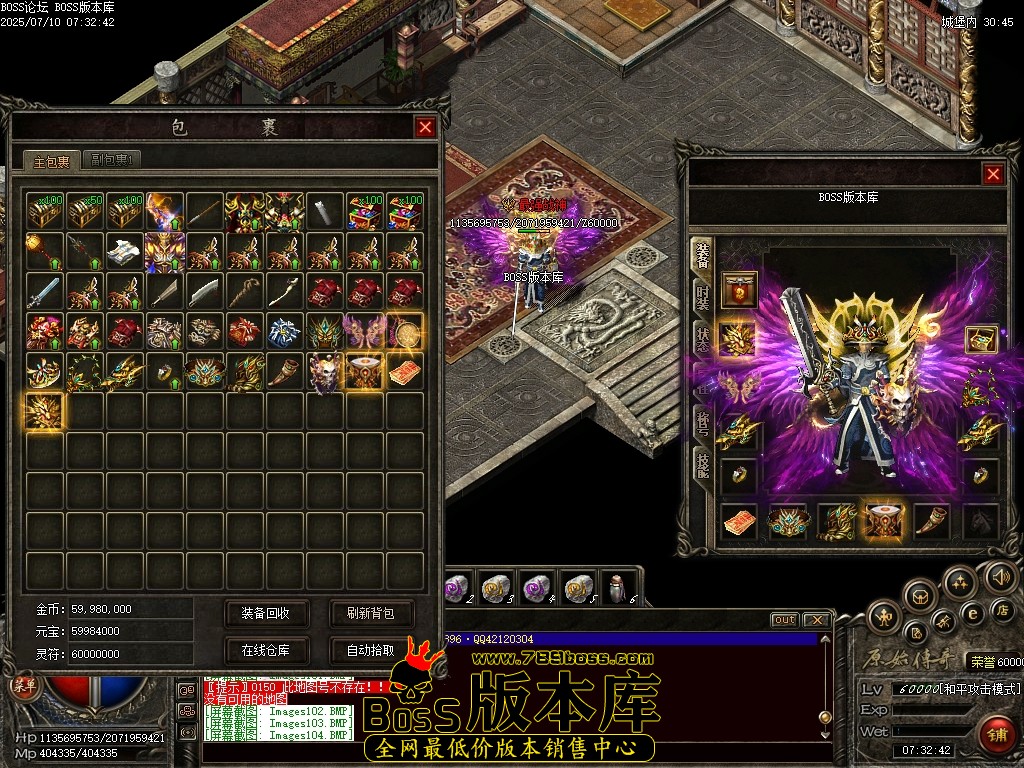Screen dimensions: 1024x768
Task: Click the equipped horn slot on the character
Action: coord(931,520)
